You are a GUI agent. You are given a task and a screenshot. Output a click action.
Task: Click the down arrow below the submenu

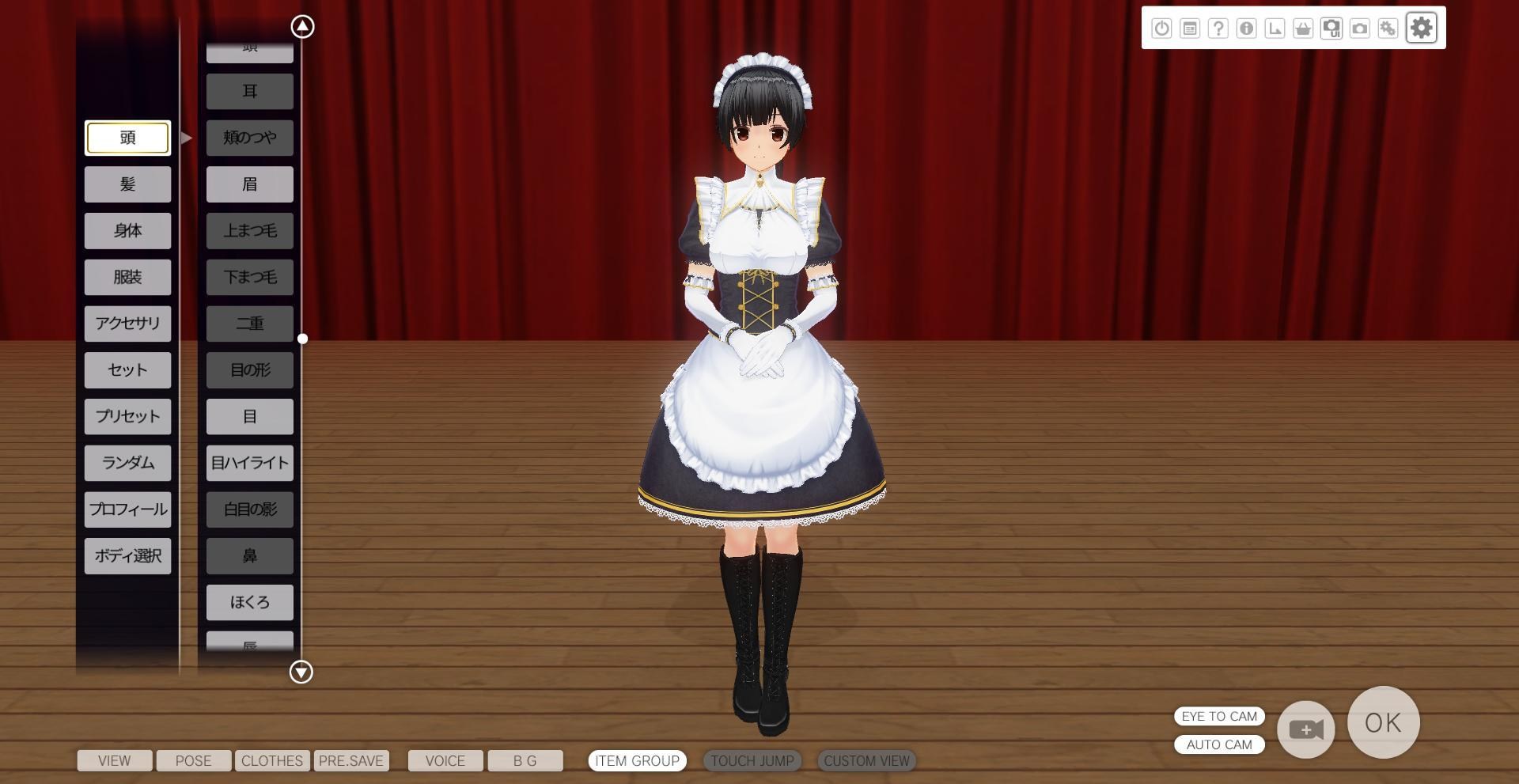coord(301,672)
